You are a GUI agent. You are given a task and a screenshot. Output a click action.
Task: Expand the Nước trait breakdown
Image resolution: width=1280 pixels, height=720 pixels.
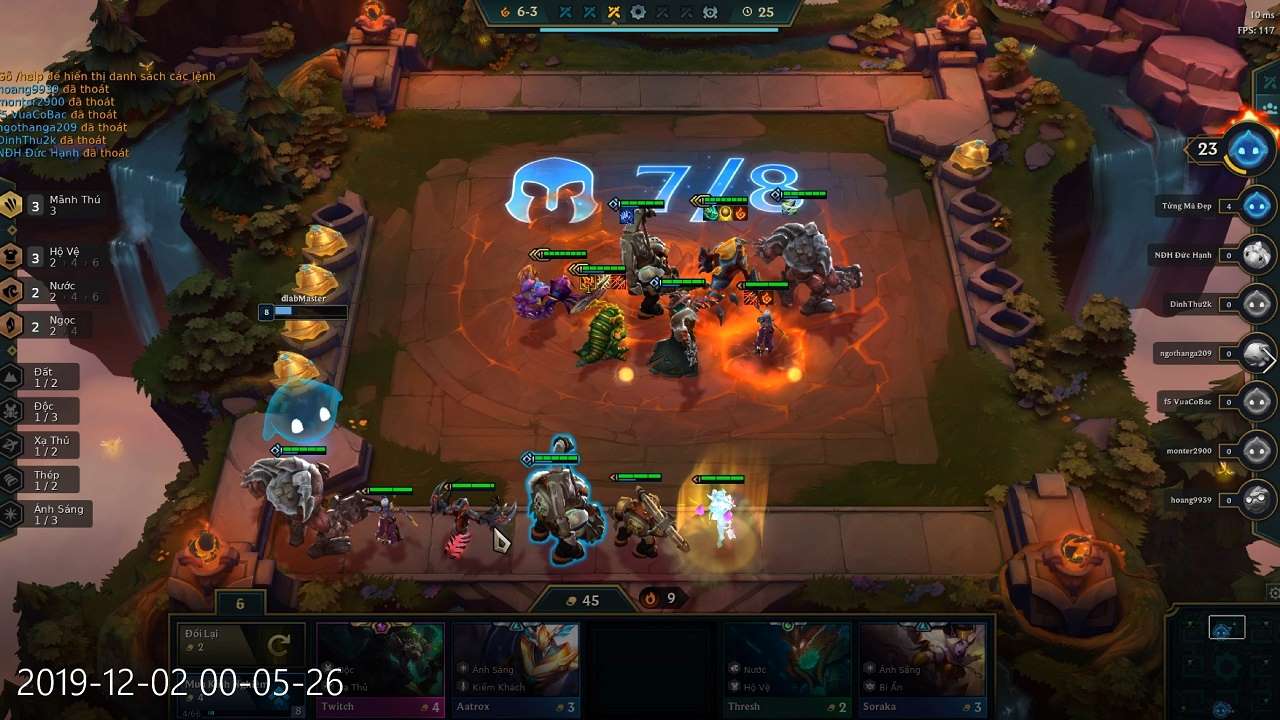(x=10, y=290)
